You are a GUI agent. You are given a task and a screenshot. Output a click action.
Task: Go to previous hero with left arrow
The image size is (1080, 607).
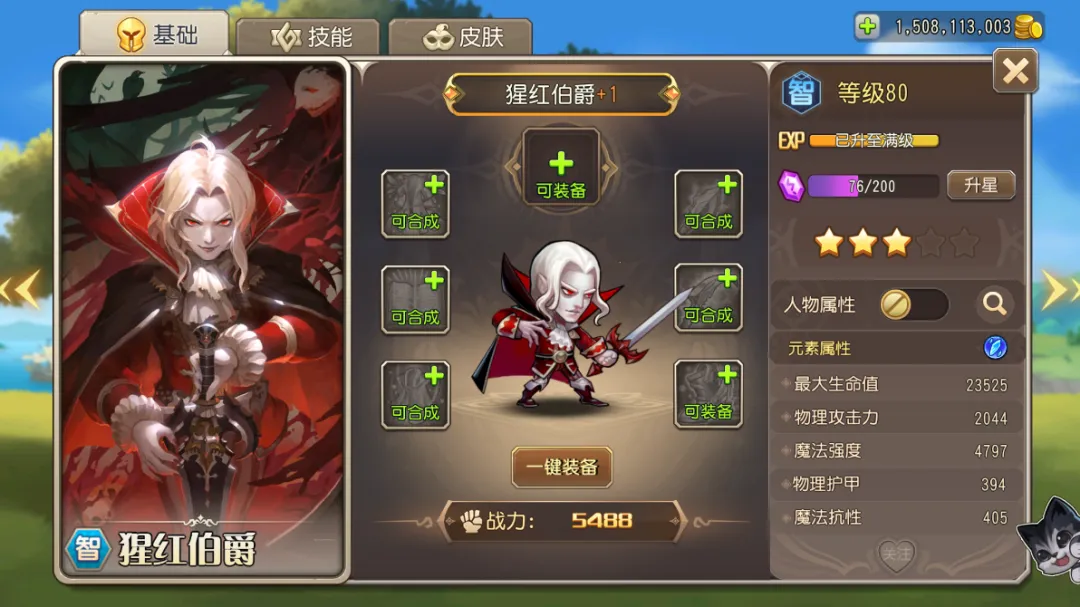20,289
